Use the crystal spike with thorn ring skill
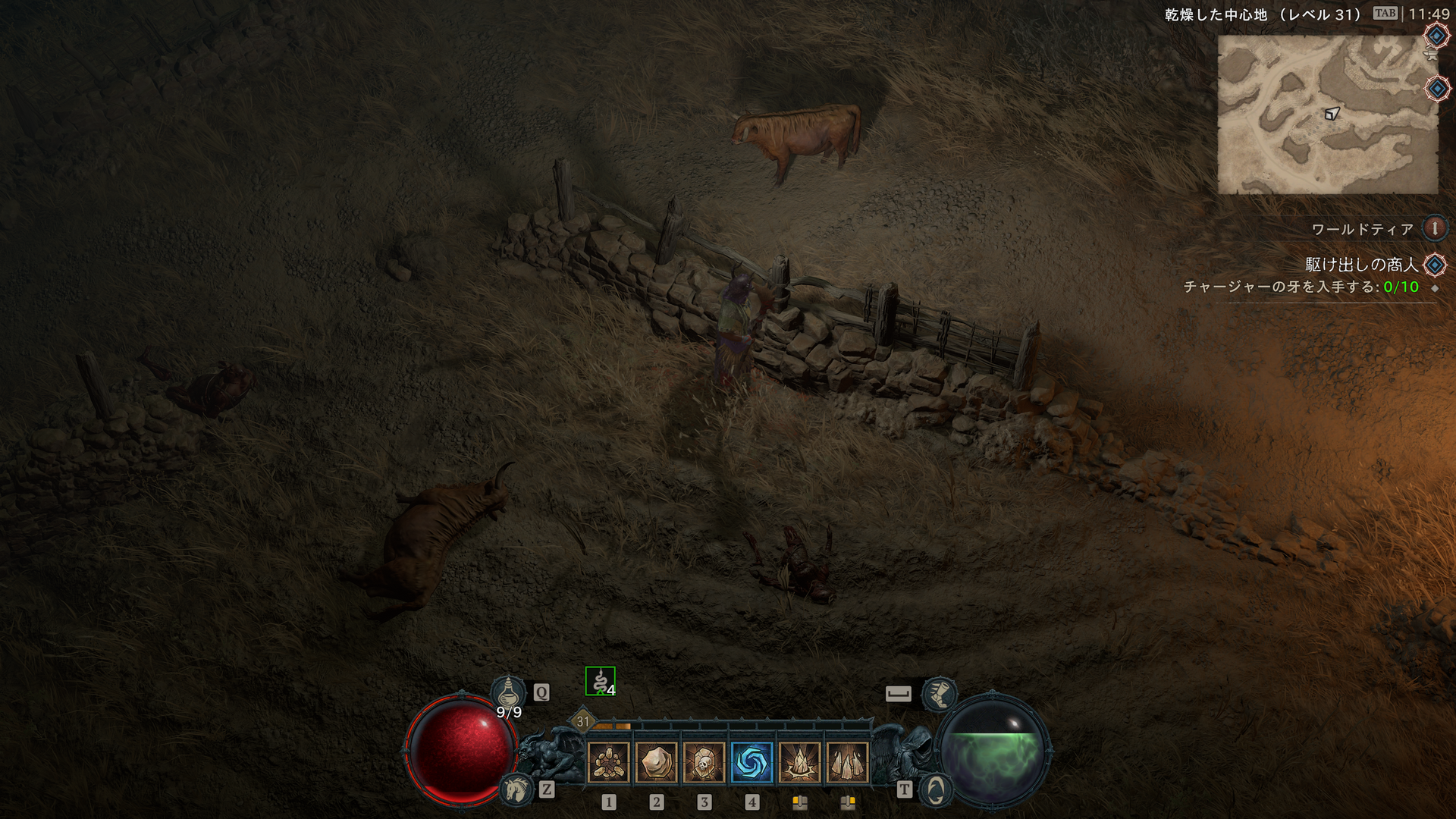Viewport: 1456px width, 819px height. [799, 762]
